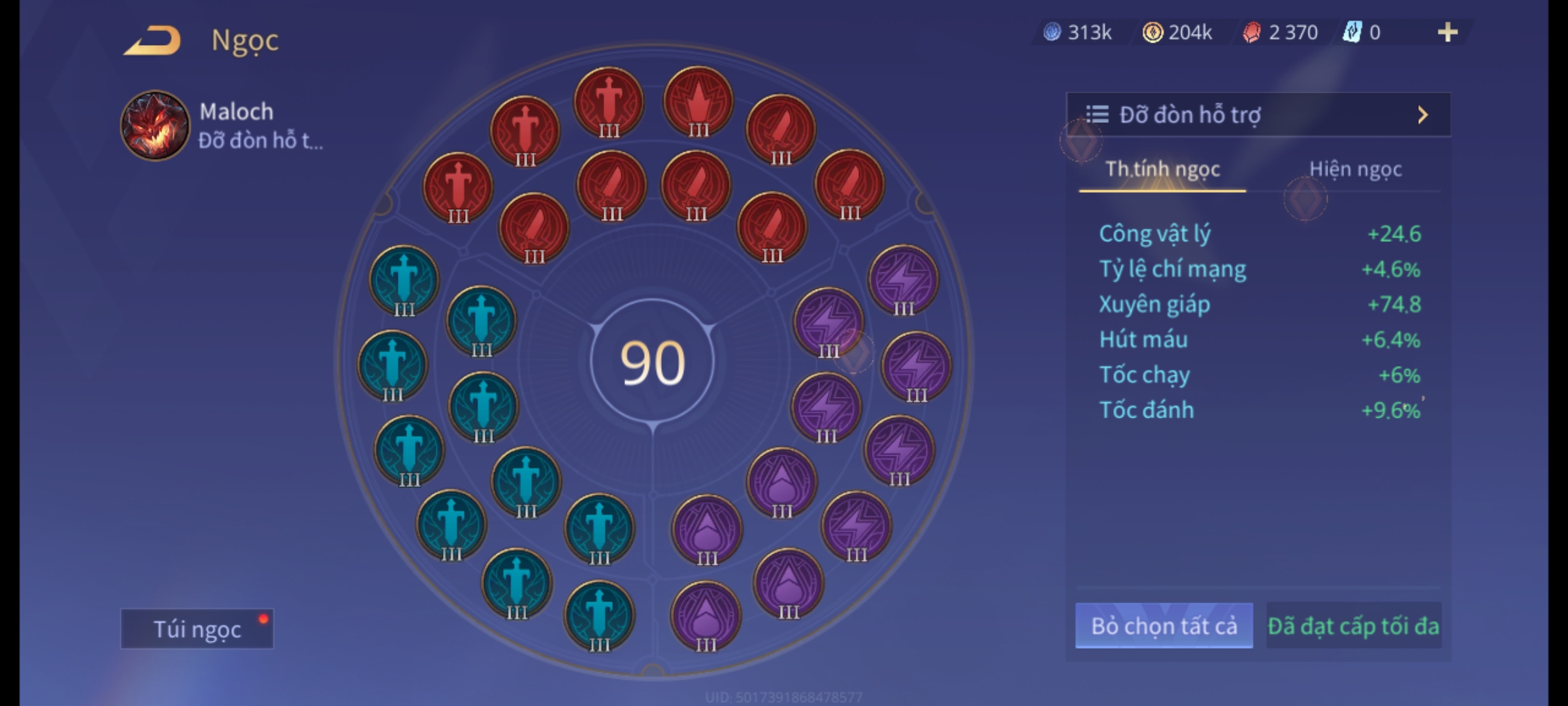Click Bỏ chọn tất cả button
The width and height of the screenshot is (1568, 706).
[x=1164, y=626]
